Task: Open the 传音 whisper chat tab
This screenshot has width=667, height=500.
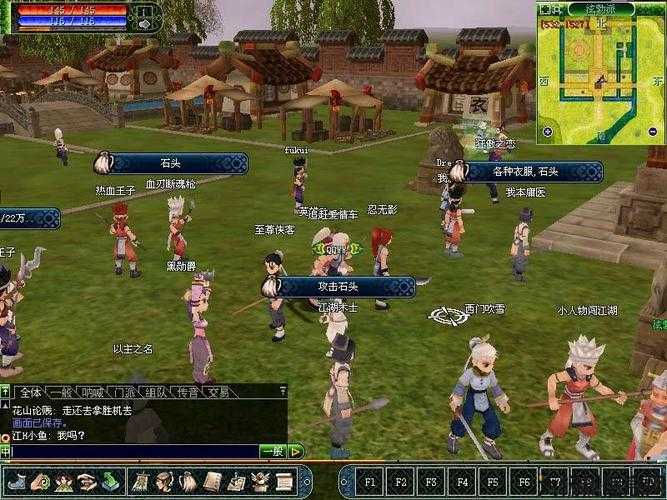Action: (x=186, y=392)
